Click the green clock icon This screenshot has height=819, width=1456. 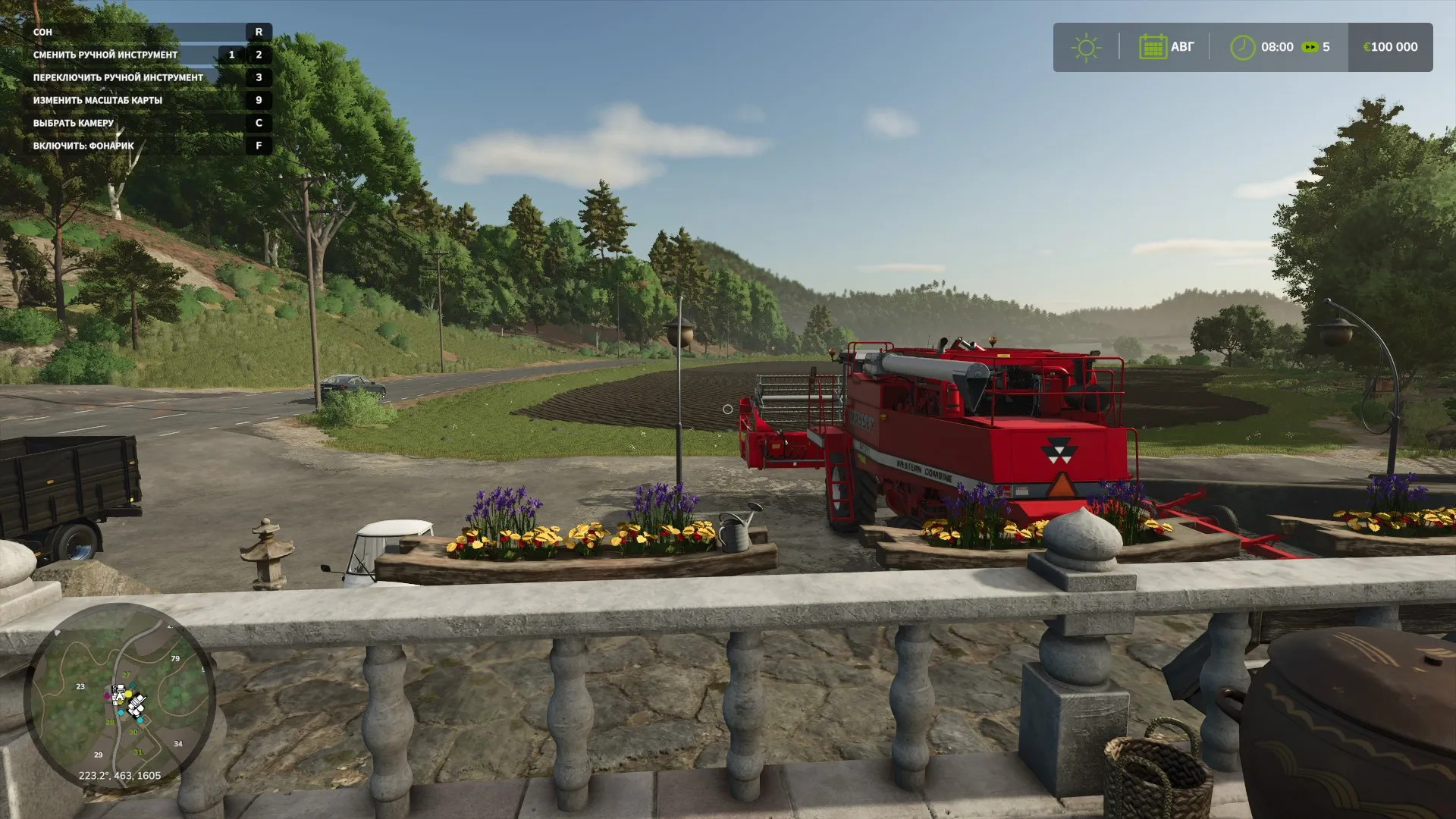1242,47
